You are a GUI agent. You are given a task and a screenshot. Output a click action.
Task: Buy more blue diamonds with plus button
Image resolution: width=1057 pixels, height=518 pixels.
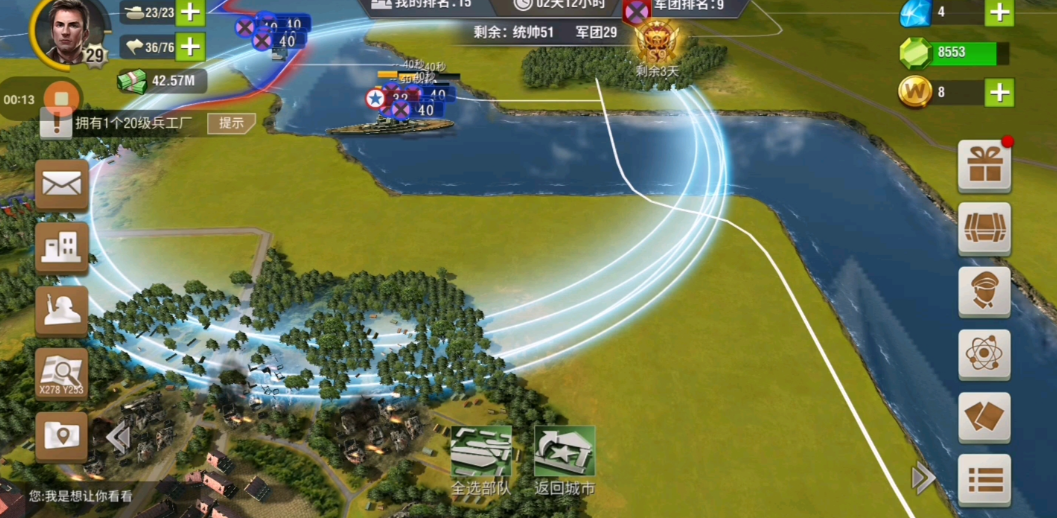click(x=999, y=13)
